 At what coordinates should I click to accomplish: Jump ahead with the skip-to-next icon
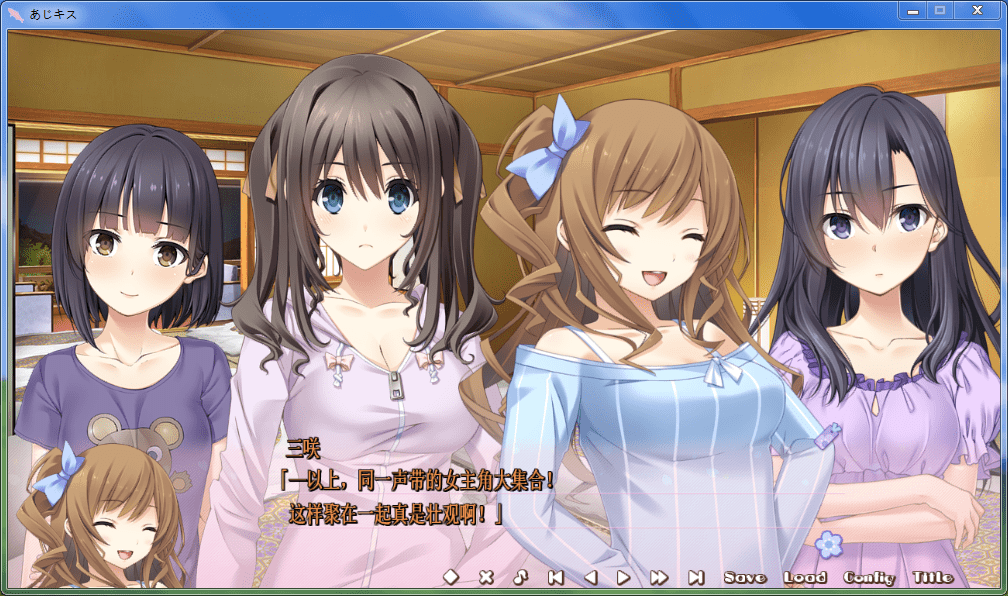coord(696,577)
